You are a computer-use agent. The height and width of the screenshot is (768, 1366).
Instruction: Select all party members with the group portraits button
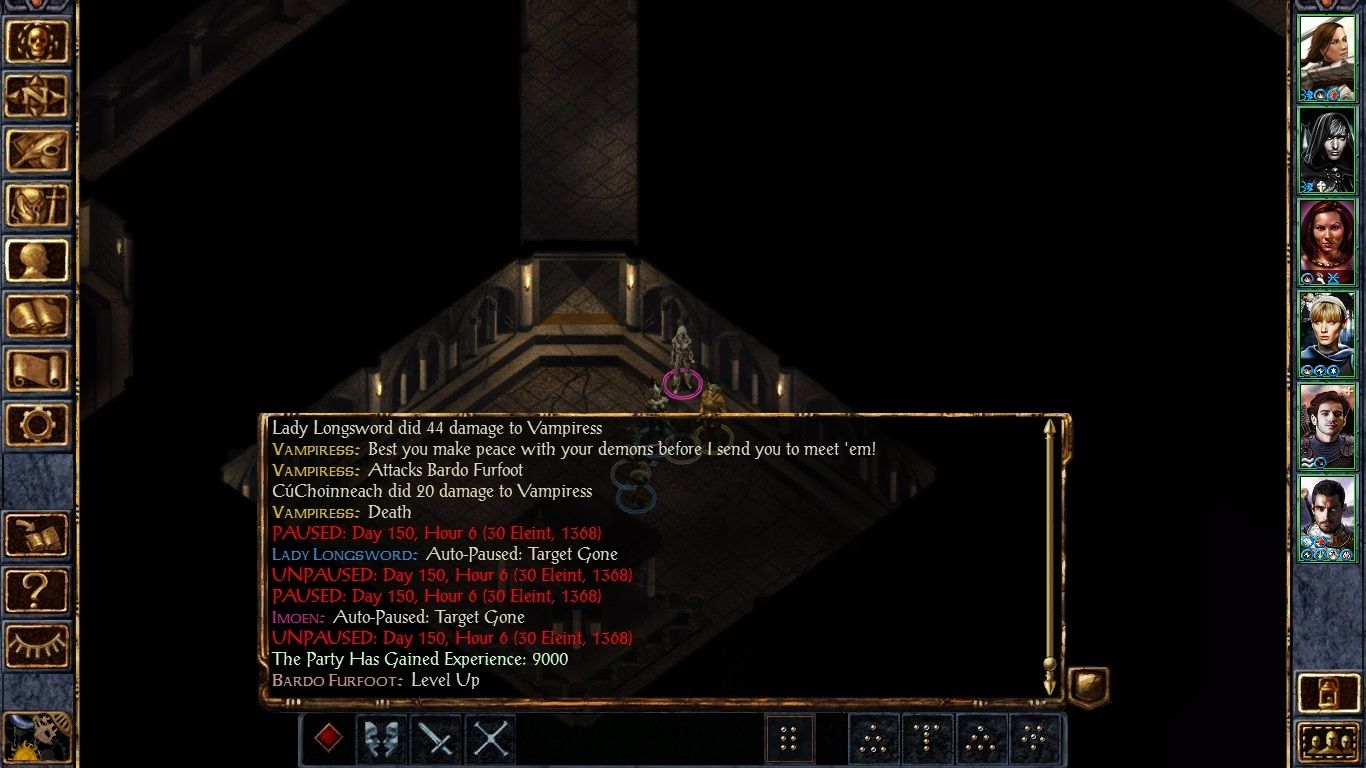click(1329, 742)
